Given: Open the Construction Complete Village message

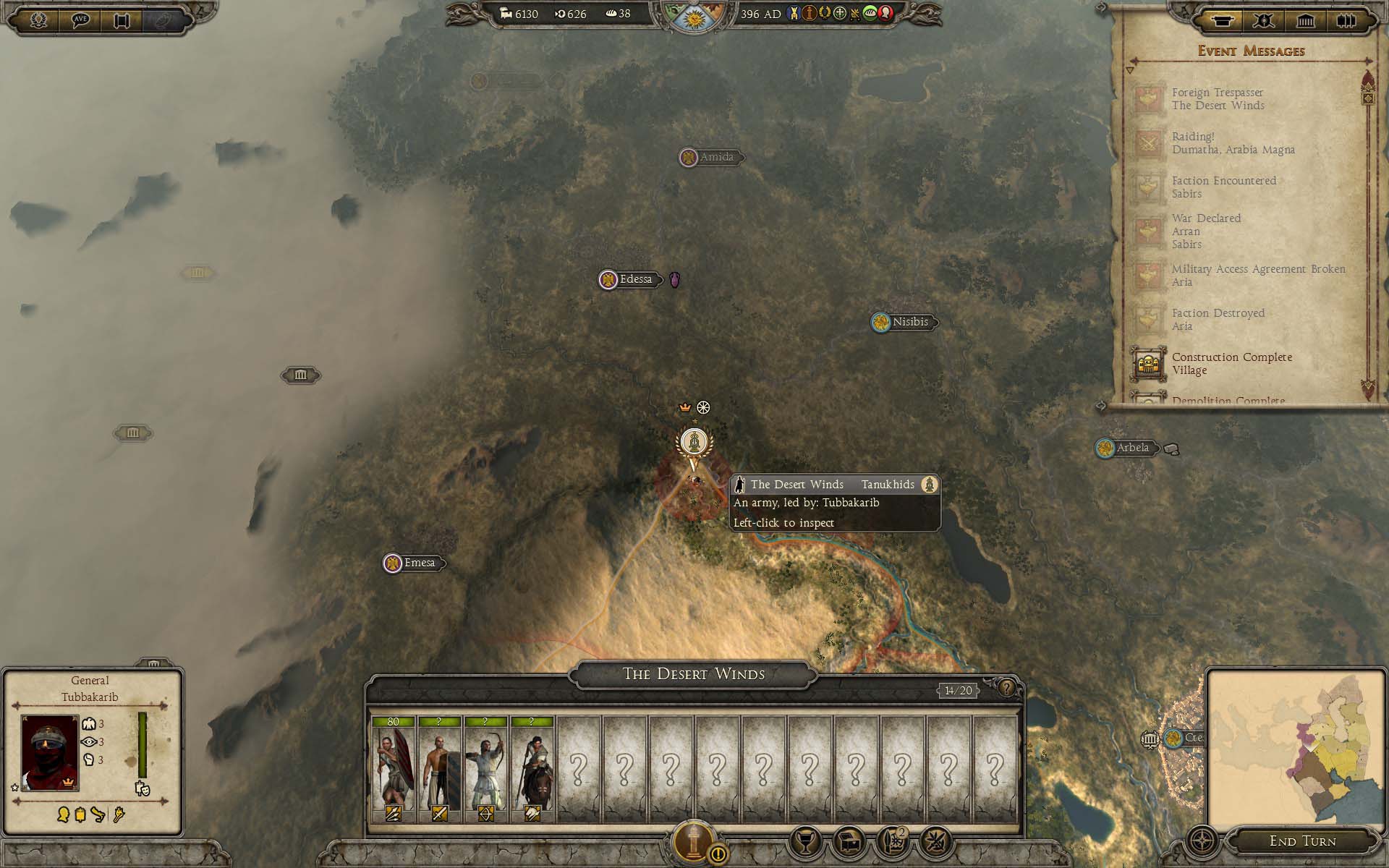Looking at the screenshot, I should coord(1231,363).
